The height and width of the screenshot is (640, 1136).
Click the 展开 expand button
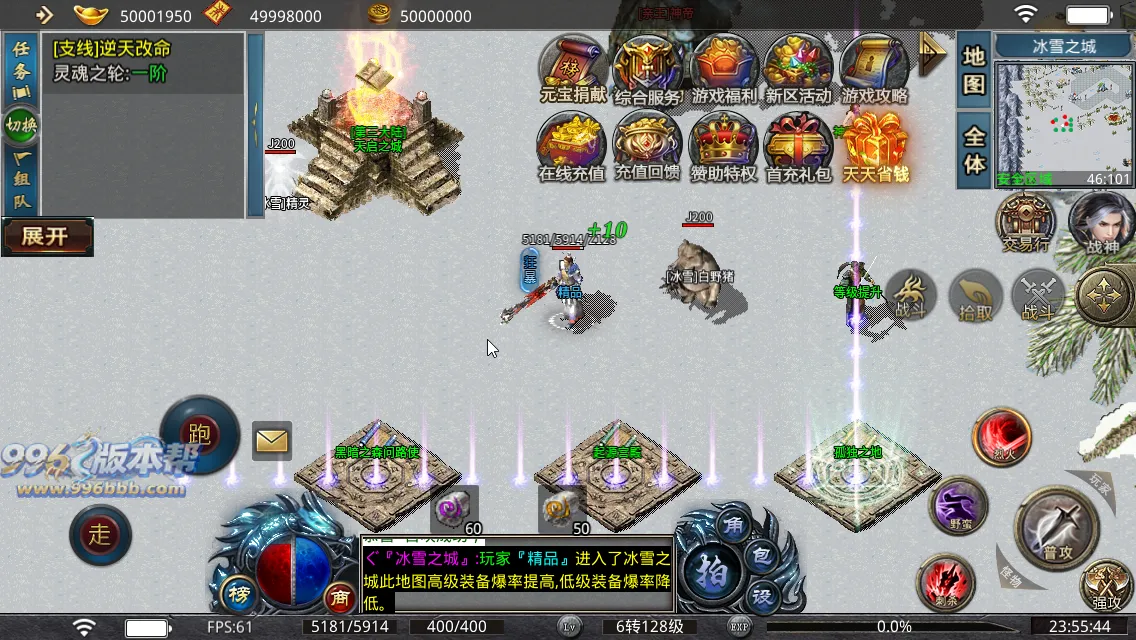(47, 237)
